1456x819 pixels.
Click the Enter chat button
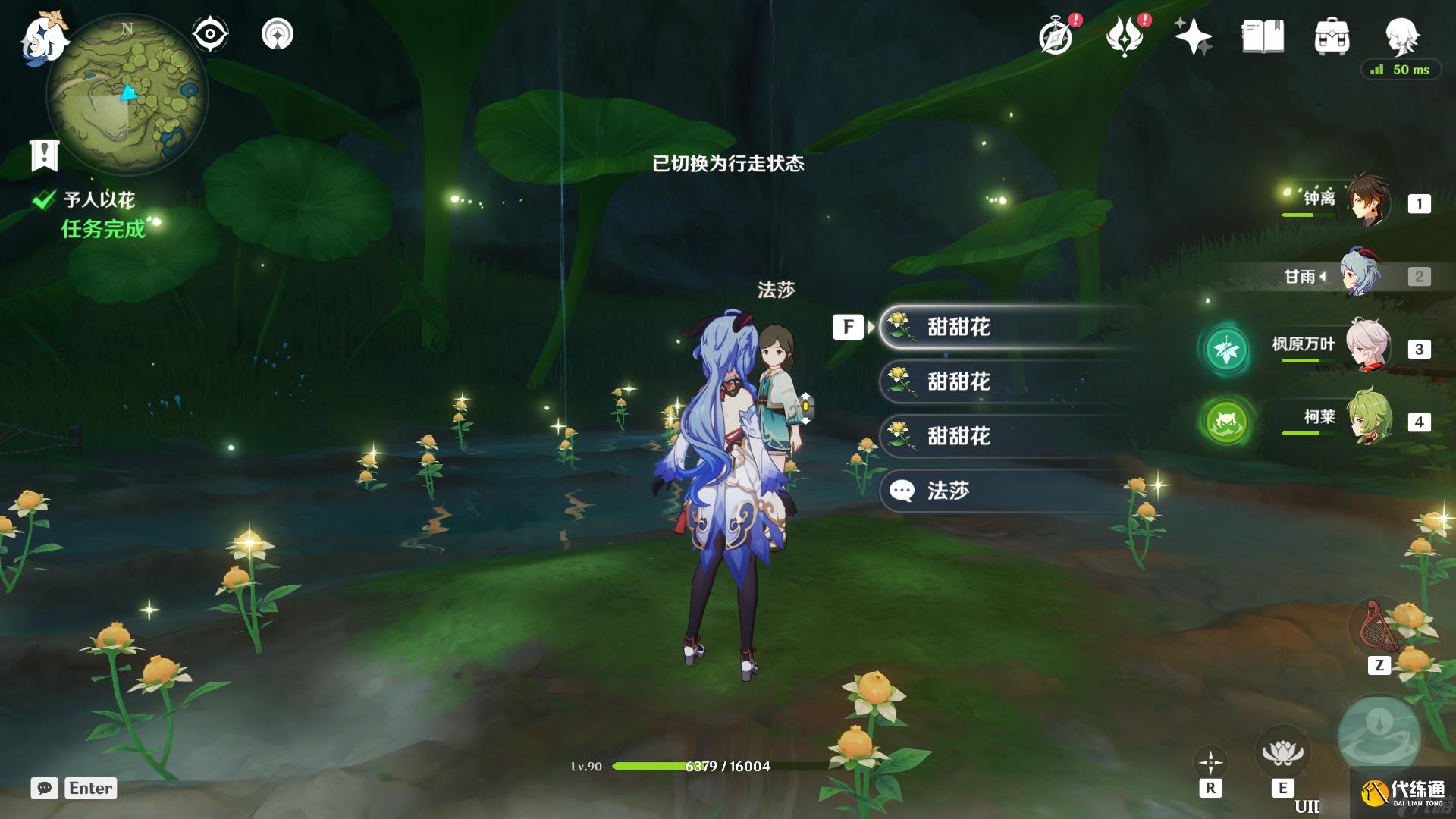click(x=90, y=789)
